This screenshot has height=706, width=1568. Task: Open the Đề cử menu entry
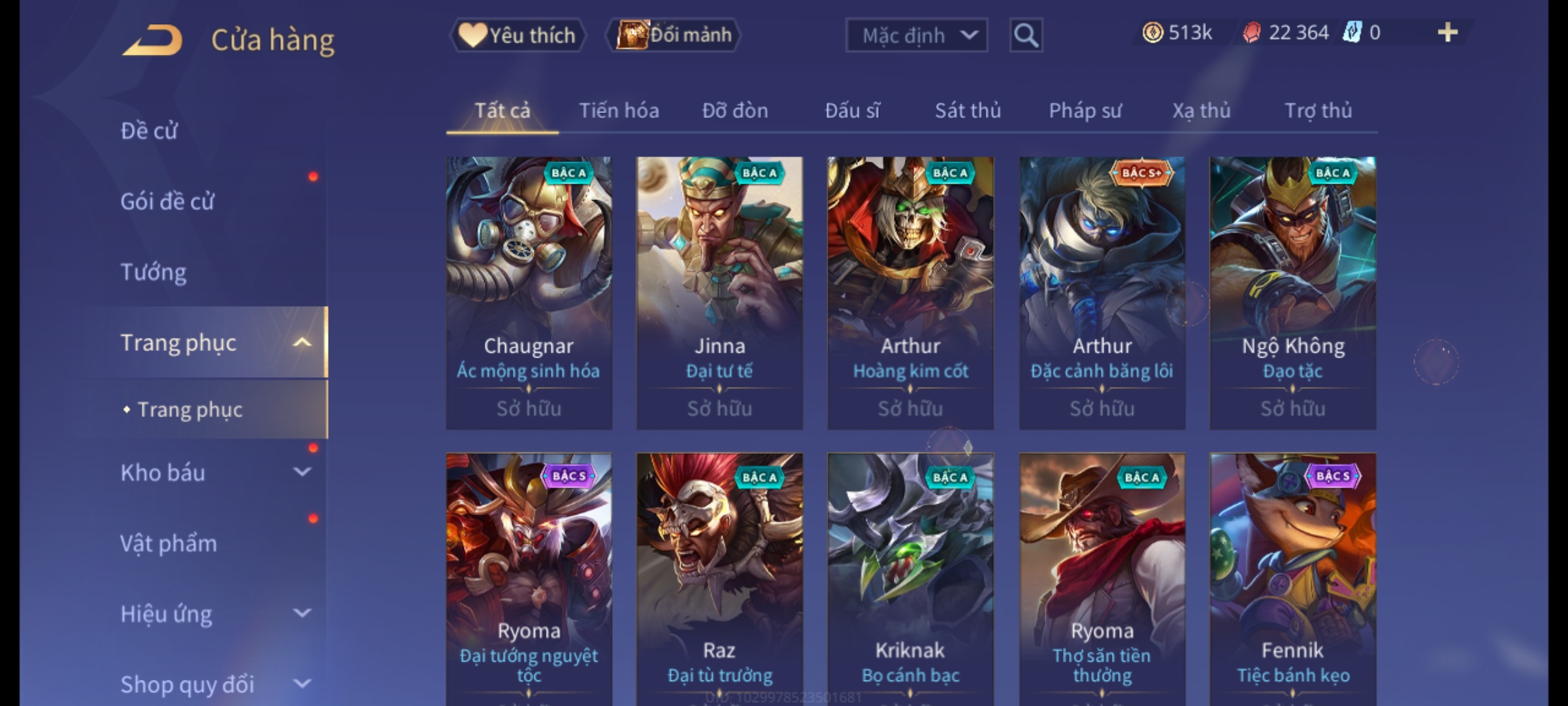(149, 131)
